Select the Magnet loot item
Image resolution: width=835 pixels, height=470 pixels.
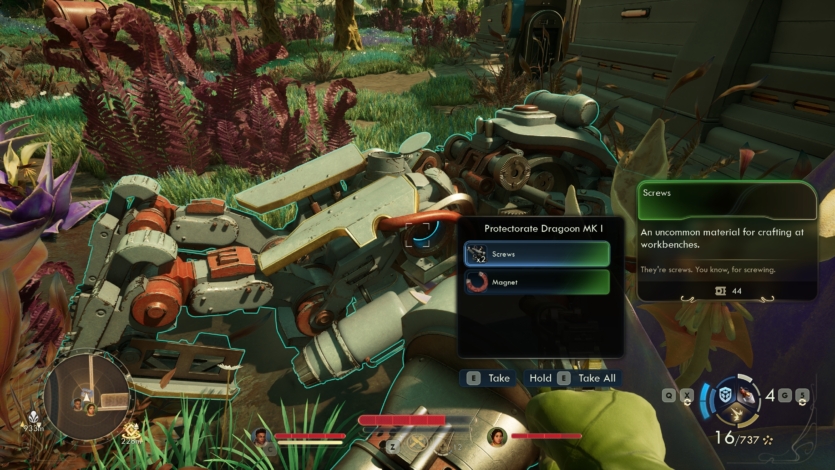(x=537, y=283)
